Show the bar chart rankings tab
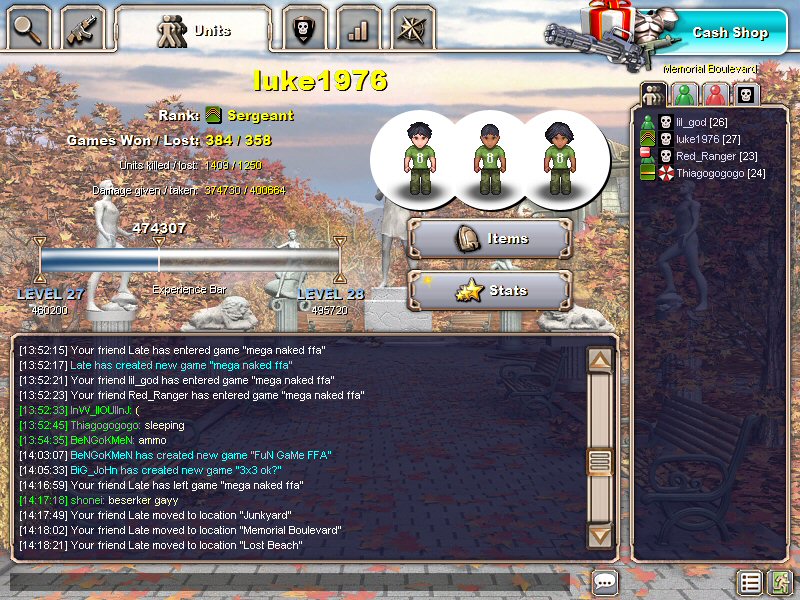Viewport: 800px width, 600px height. tap(357, 28)
